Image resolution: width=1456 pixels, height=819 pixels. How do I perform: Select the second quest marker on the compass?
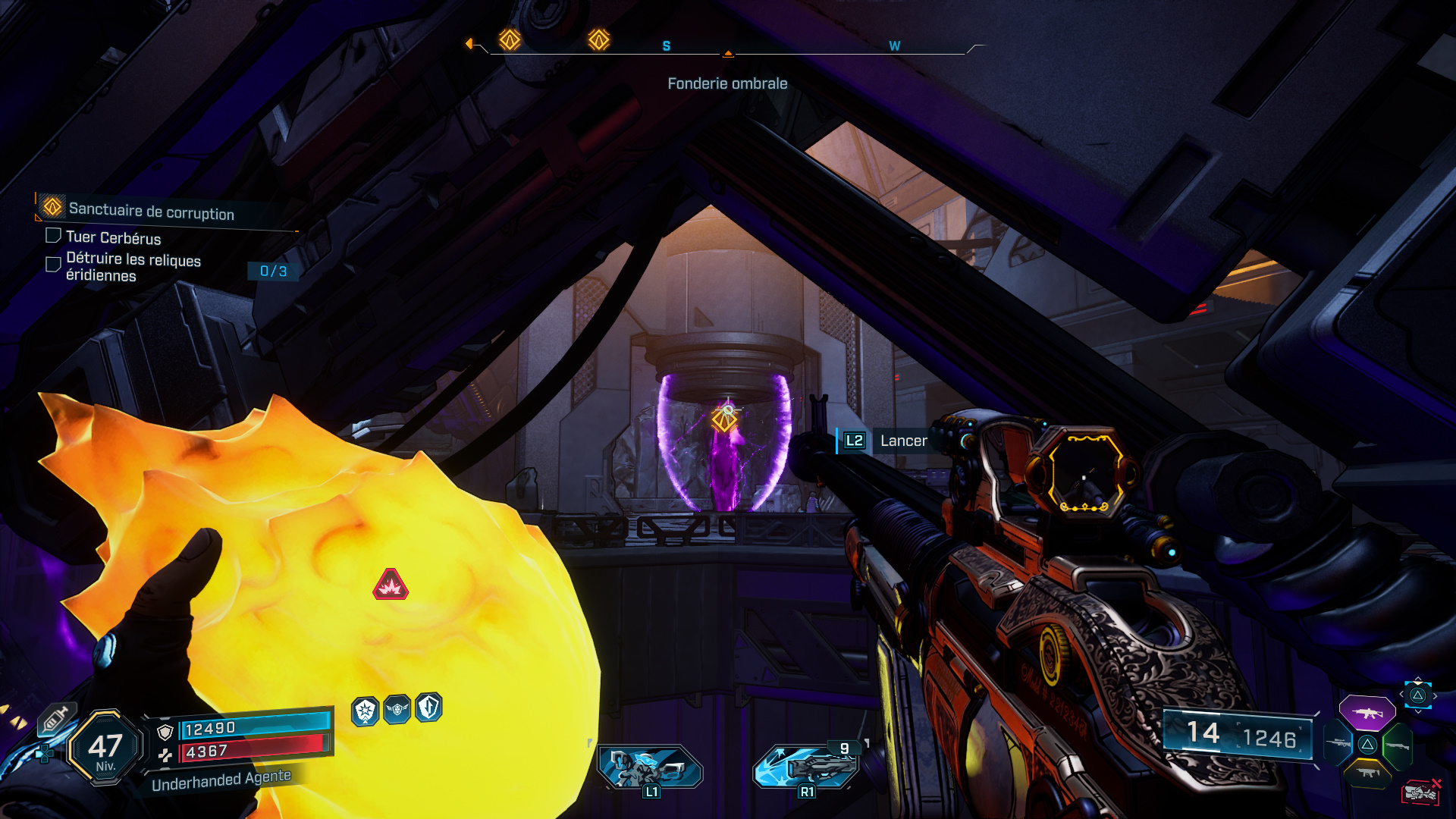click(x=599, y=39)
